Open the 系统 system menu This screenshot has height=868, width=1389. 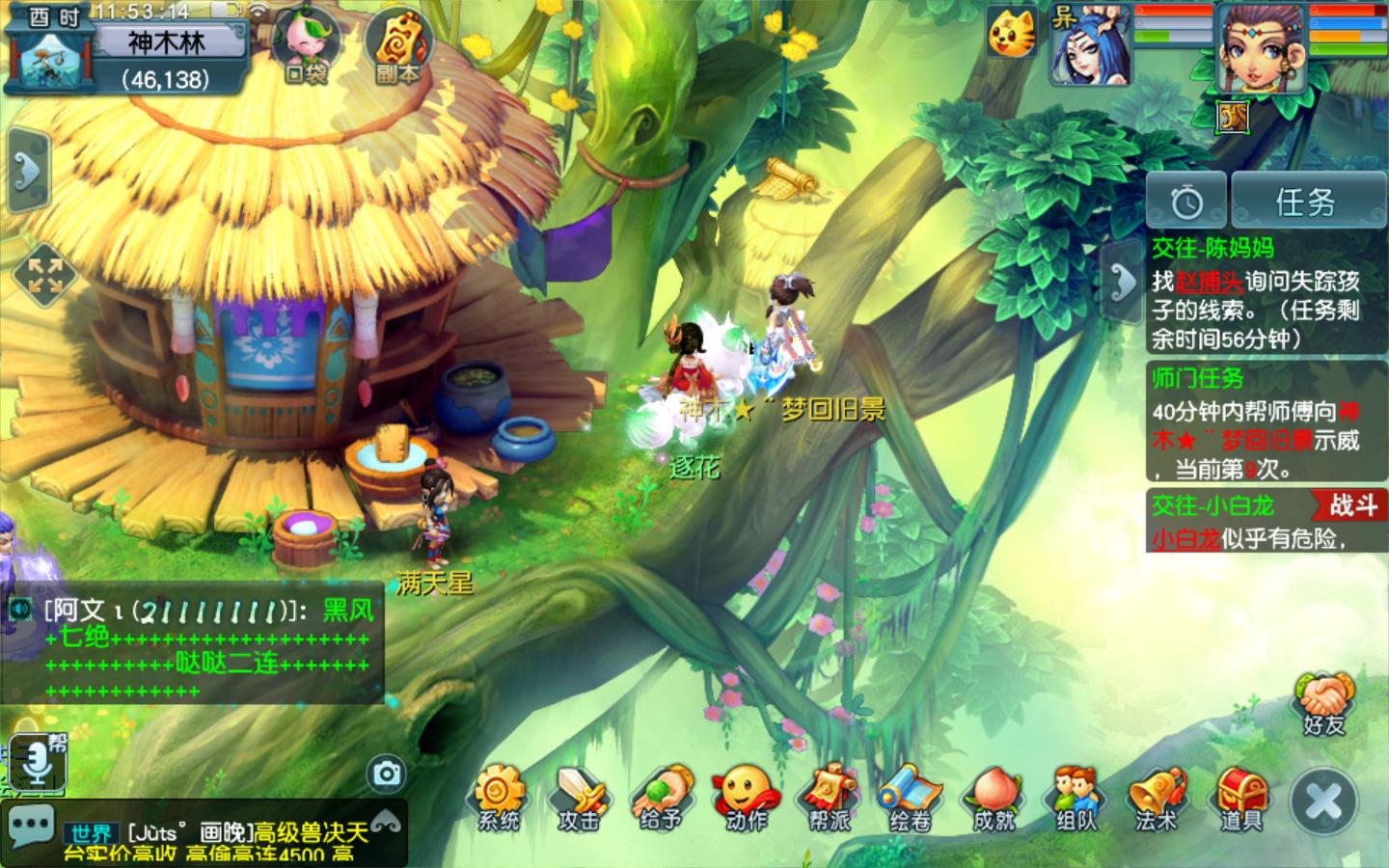pos(498,799)
